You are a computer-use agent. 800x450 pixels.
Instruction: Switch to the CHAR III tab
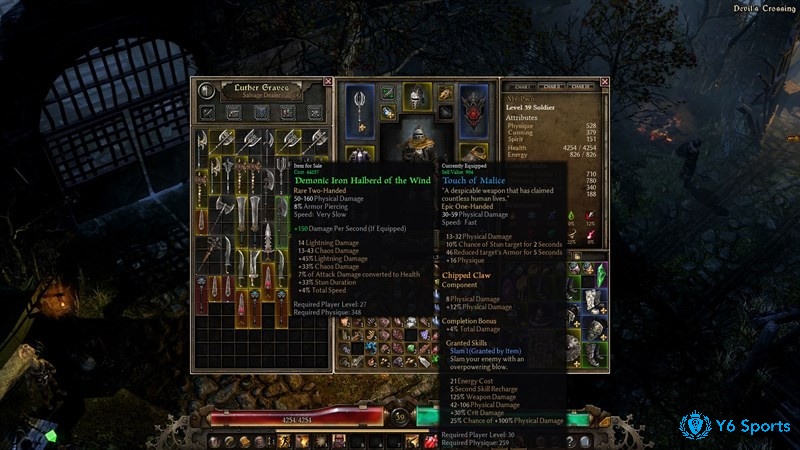(x=579, y=87)
